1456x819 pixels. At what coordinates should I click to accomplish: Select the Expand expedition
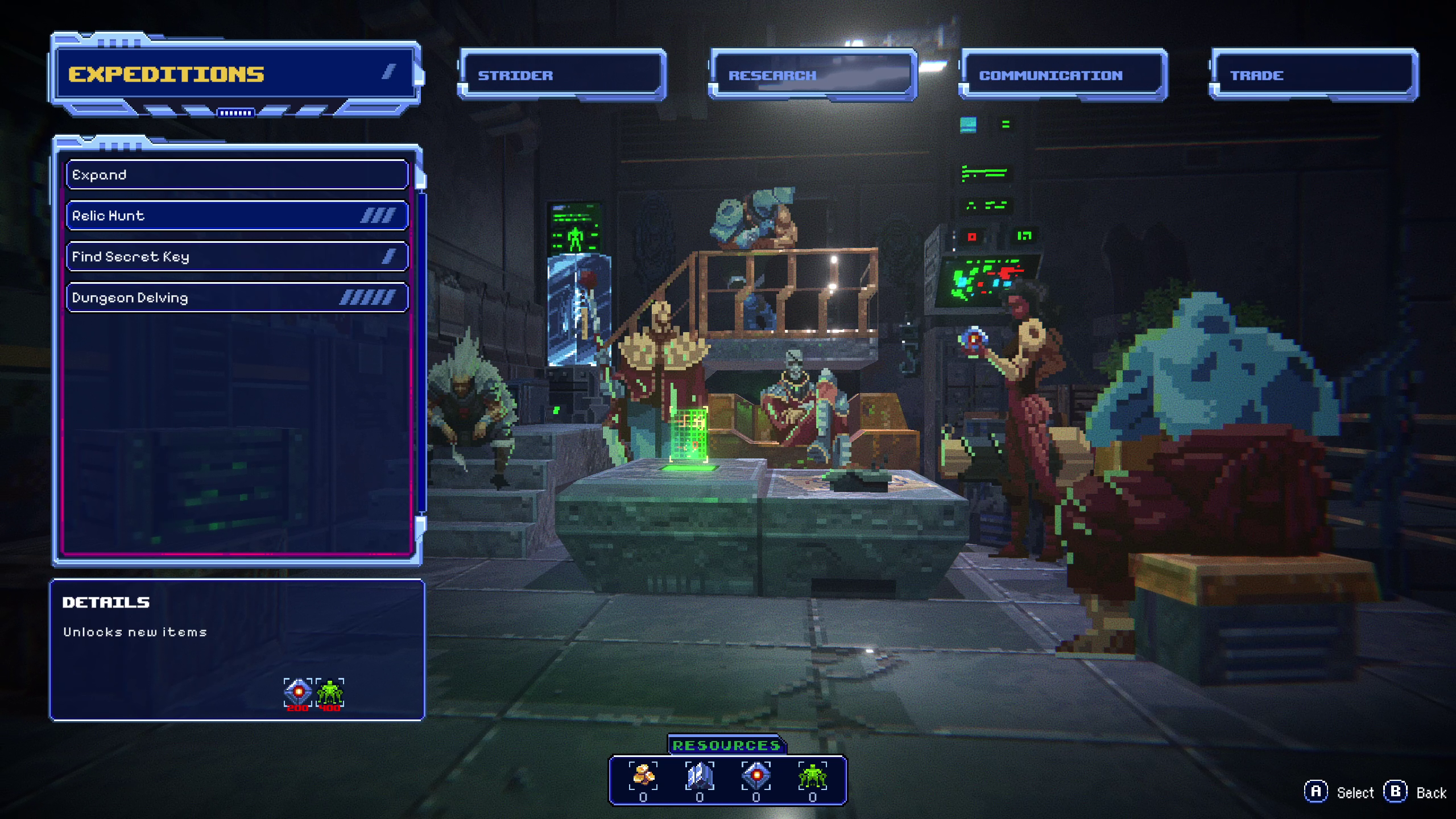237,175
